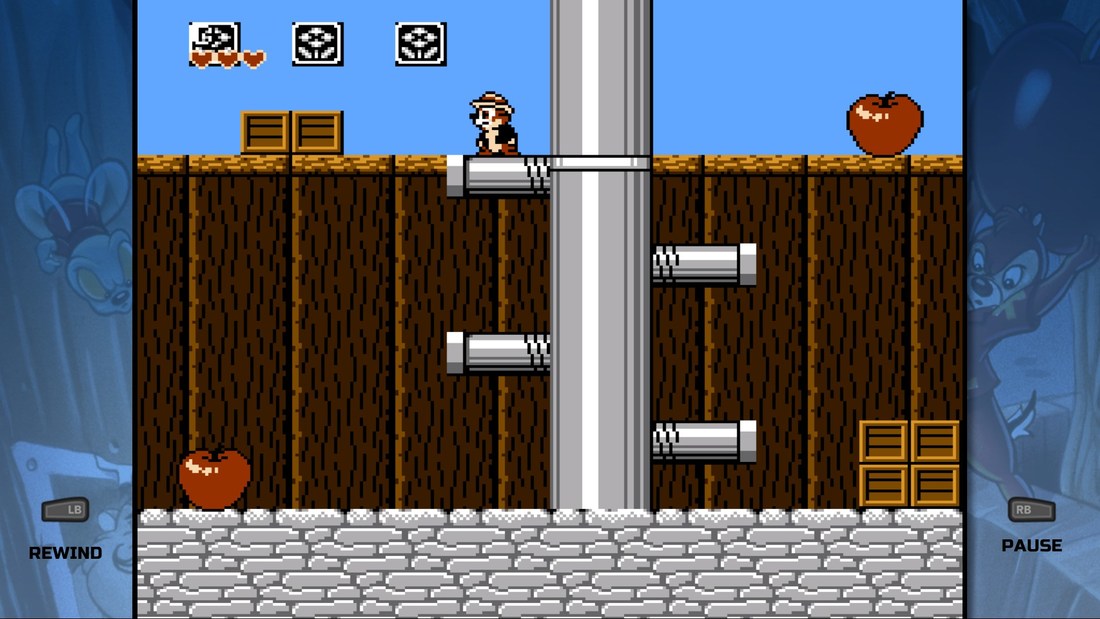Click Chip's player portrait icon

point(214,38)
